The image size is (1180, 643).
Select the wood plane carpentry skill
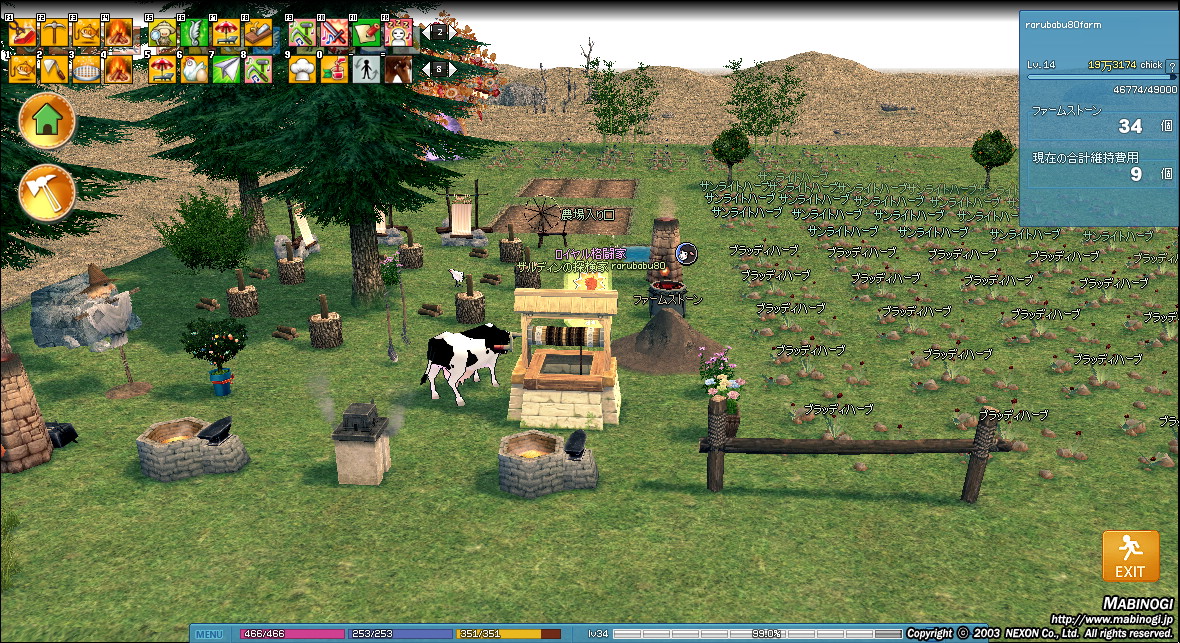coord(257,33)
